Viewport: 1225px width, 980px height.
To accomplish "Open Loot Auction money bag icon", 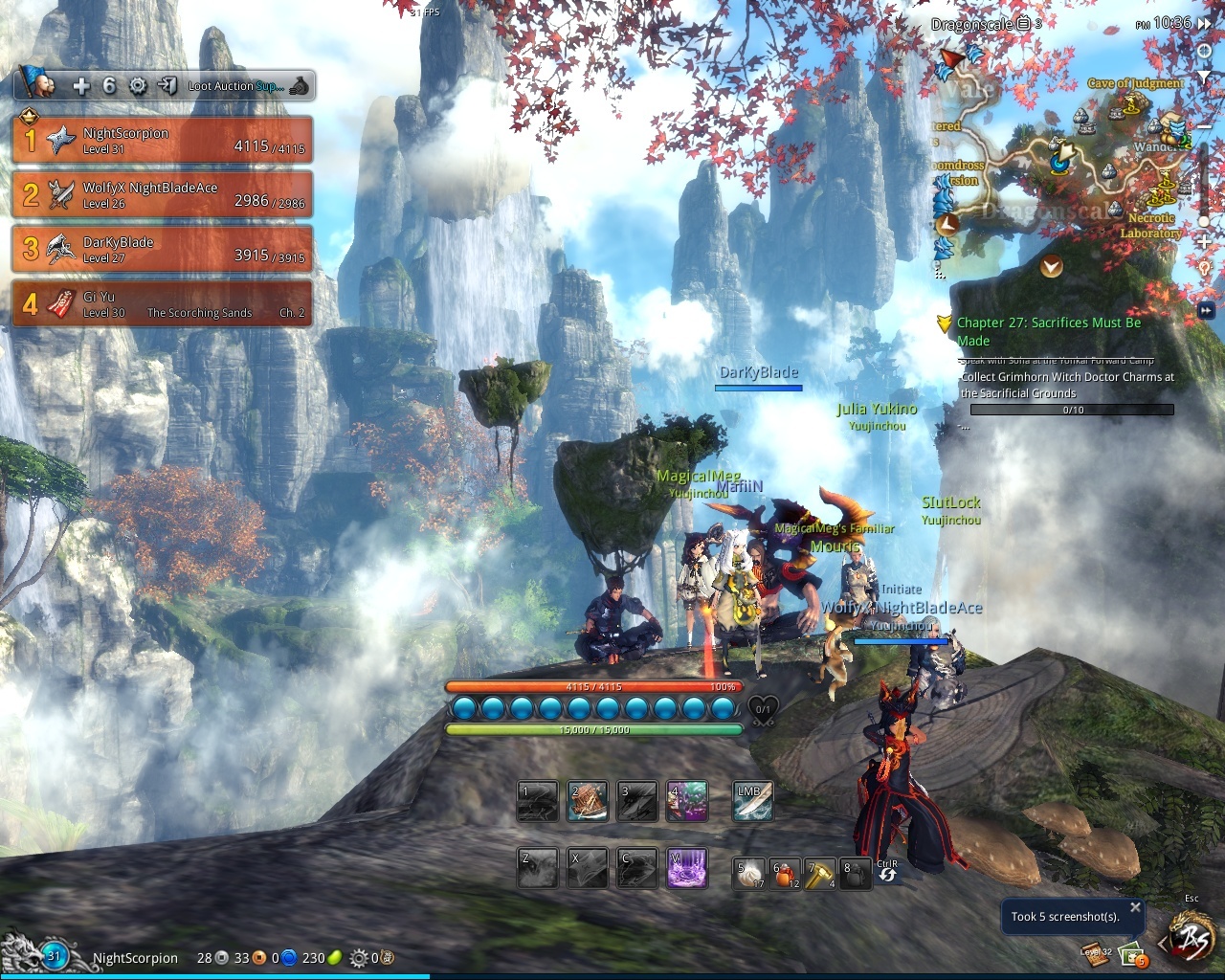I will [300, 86].
